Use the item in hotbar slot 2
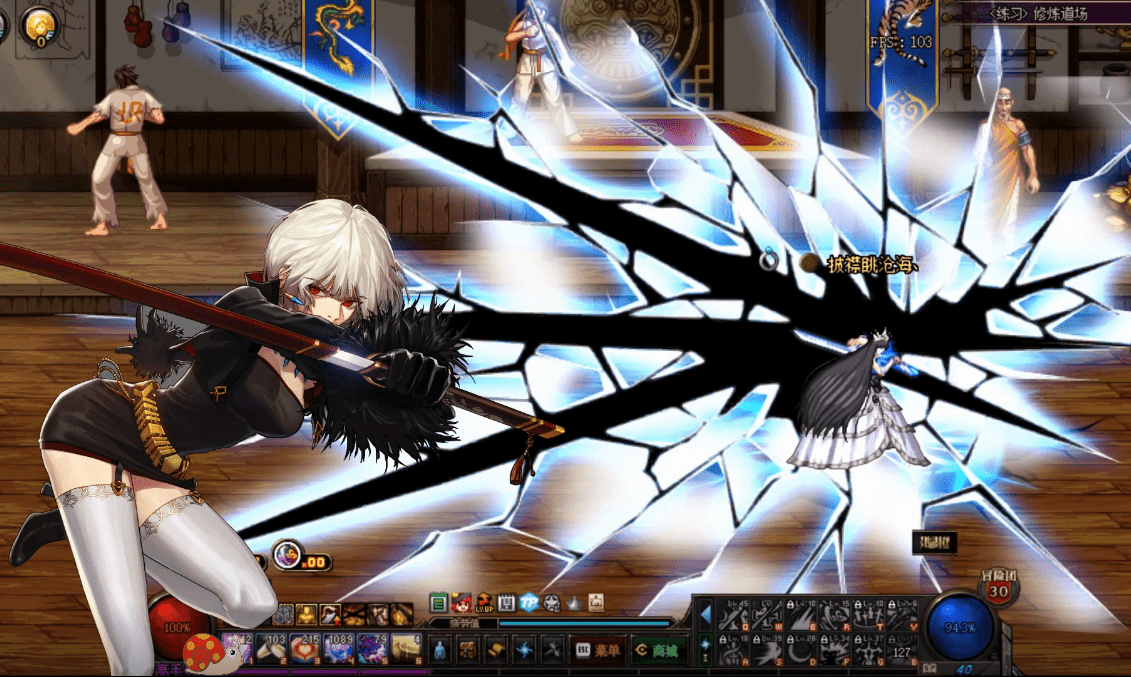 click(x=270, y=648)
